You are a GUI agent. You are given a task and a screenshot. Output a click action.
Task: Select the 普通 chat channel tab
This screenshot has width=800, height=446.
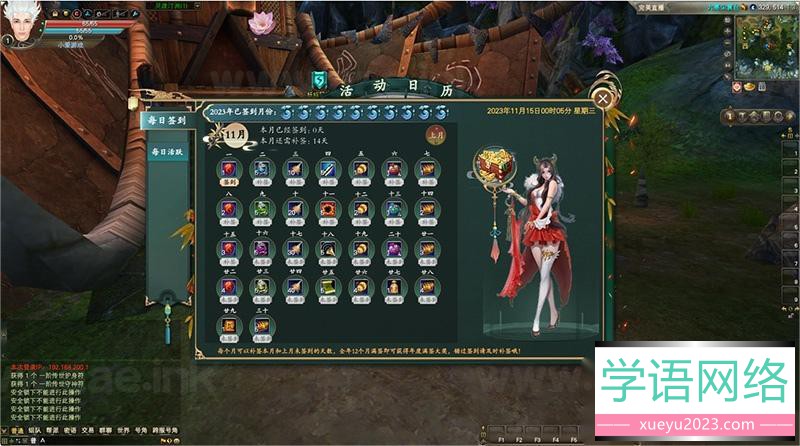point(17,430)
